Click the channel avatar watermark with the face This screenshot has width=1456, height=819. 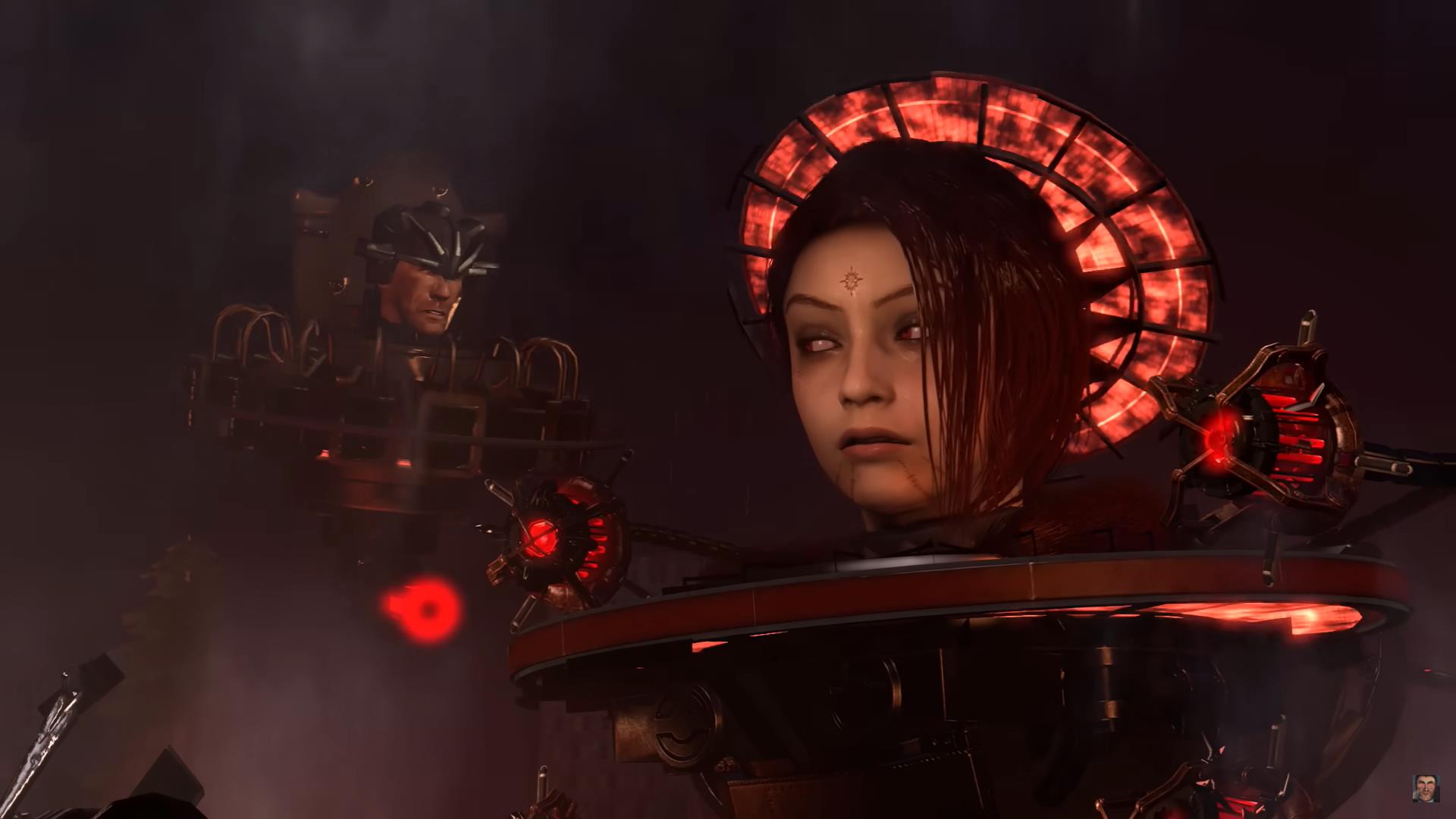click(x=1426, y=788)
